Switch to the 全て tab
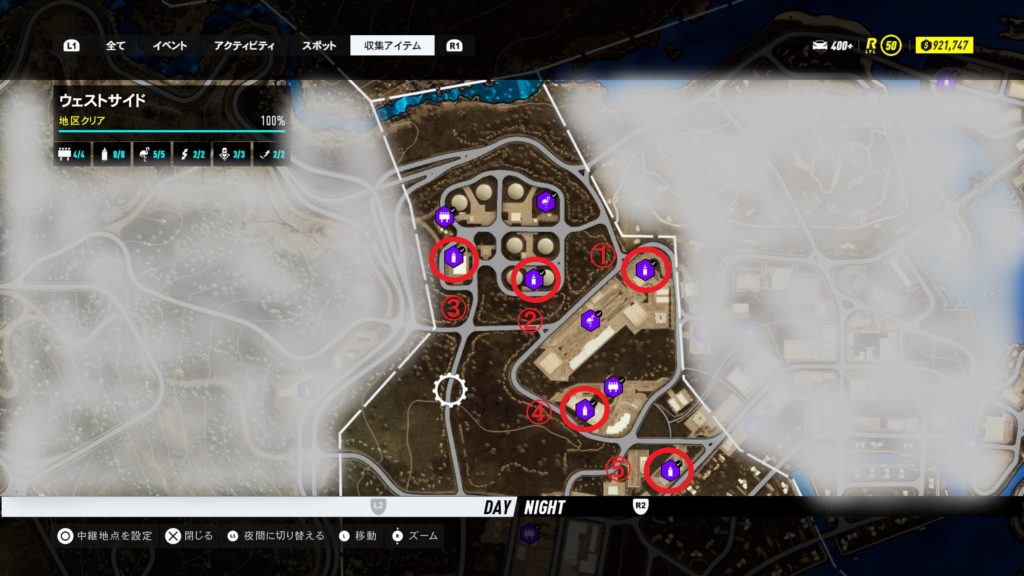The width and height of the screenshot is (1024, 576). pos(115,46)
